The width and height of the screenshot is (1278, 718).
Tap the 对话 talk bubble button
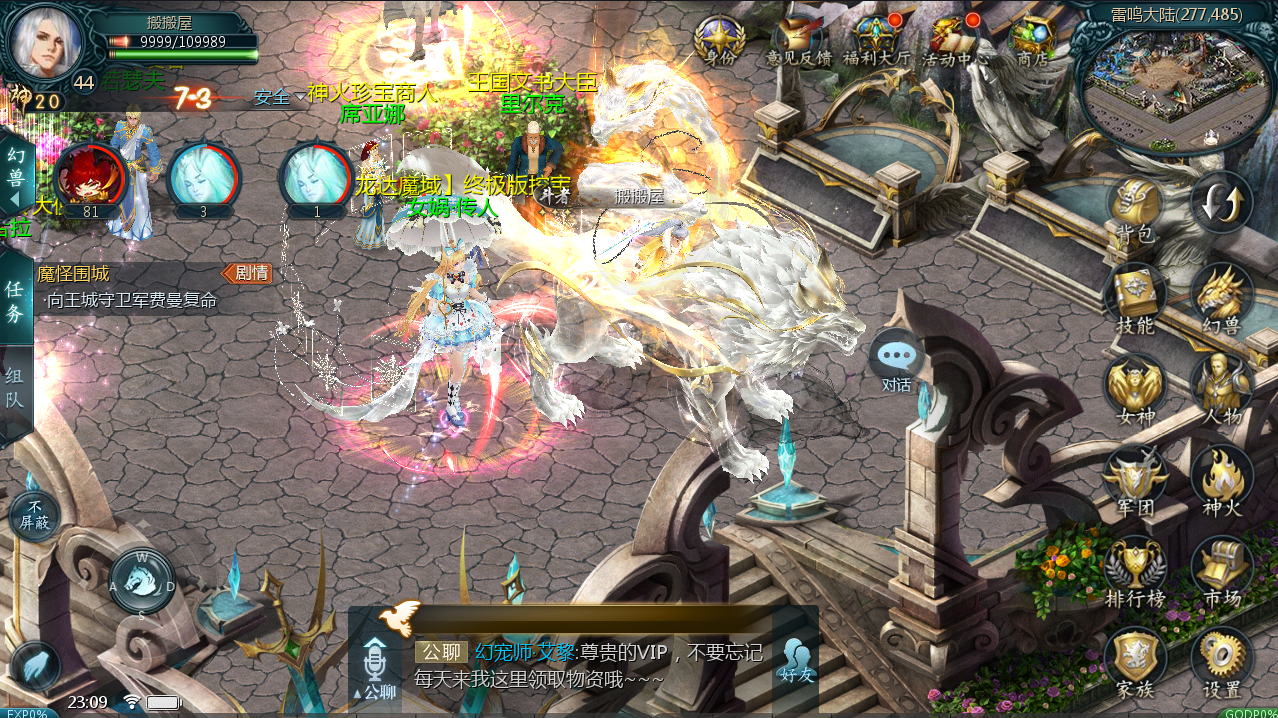[x=896, y=360]
